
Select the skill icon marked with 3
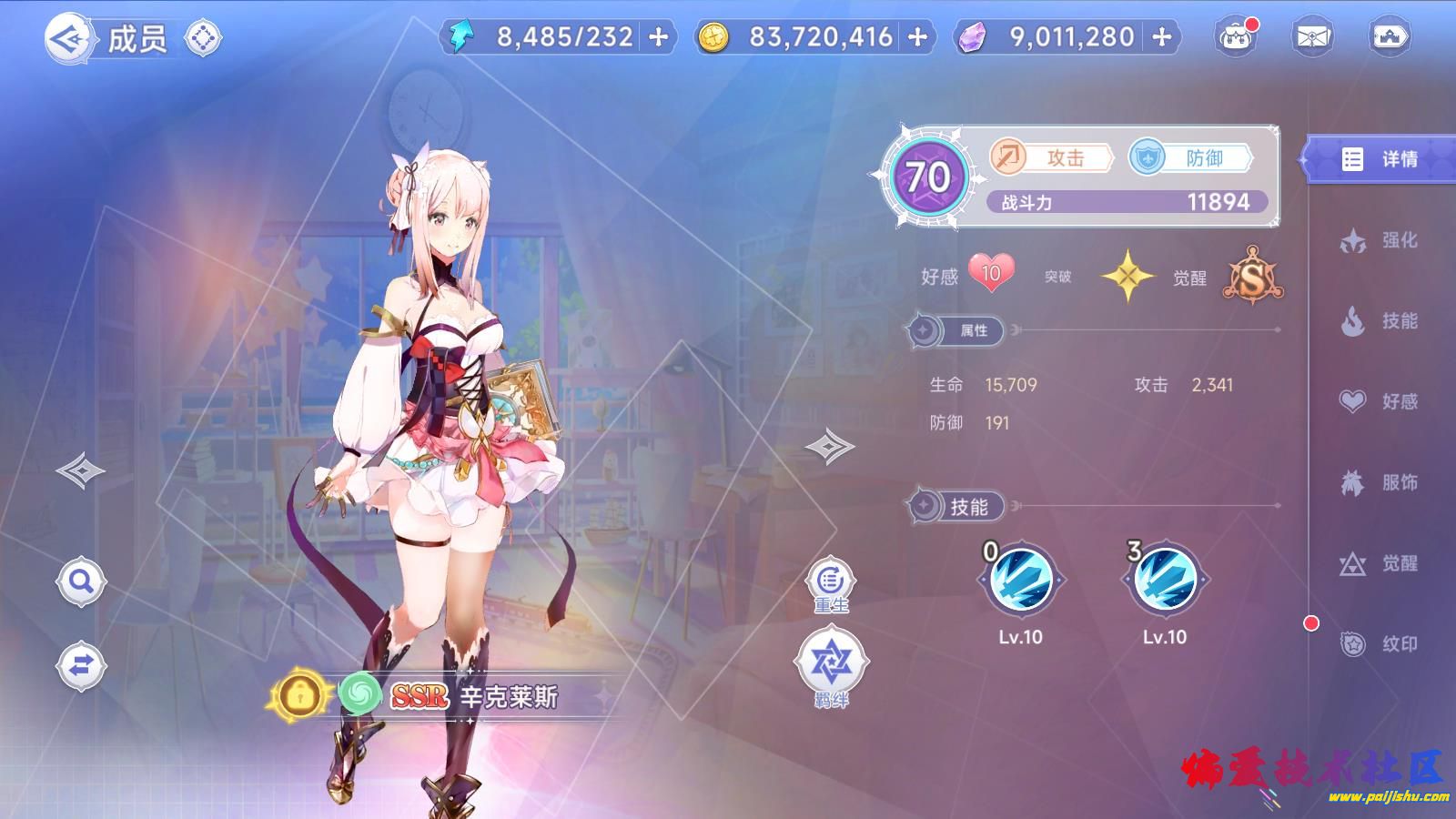1165,581
